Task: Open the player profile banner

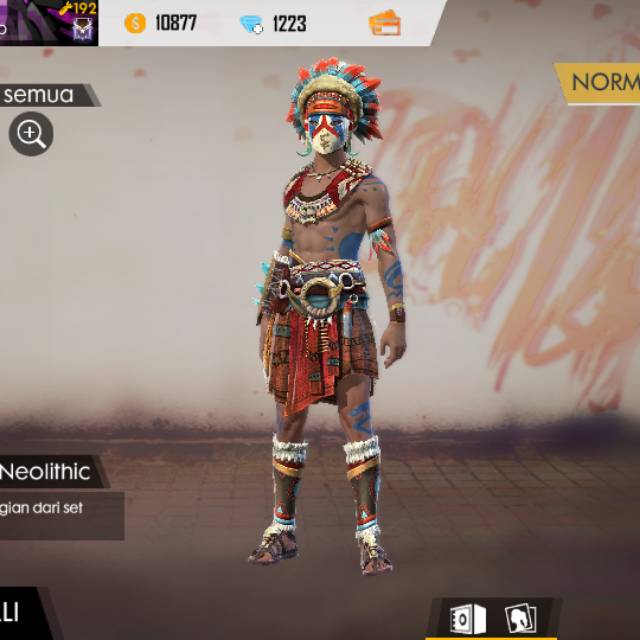Action: 48,22
